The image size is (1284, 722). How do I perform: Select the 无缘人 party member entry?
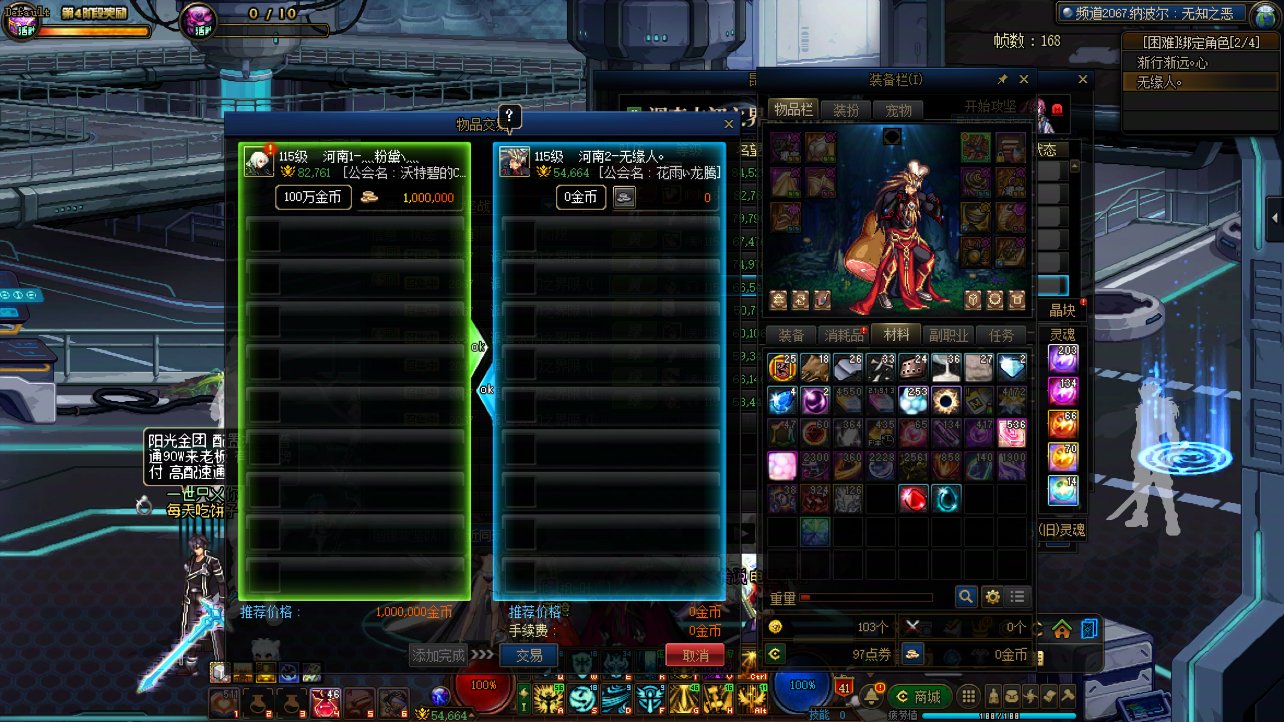(1160, 82)
